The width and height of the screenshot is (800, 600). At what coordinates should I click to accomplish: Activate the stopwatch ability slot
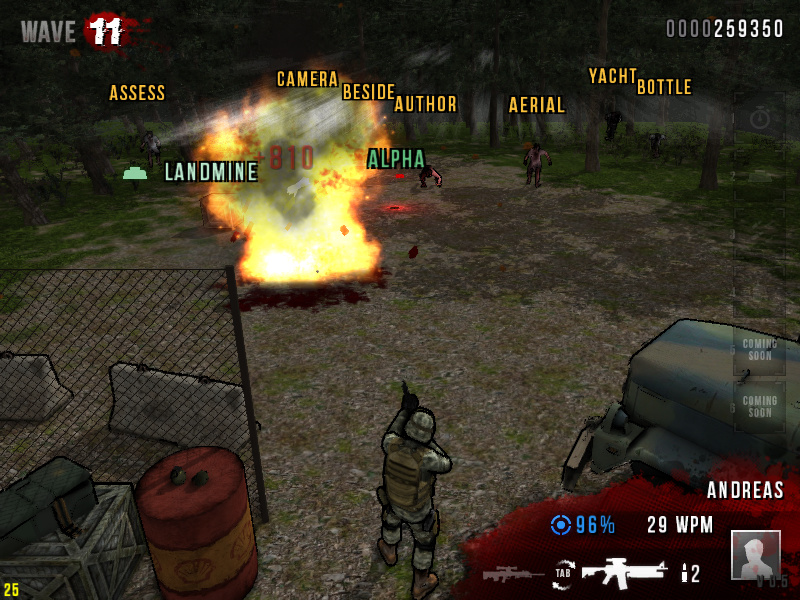point(760,119)
